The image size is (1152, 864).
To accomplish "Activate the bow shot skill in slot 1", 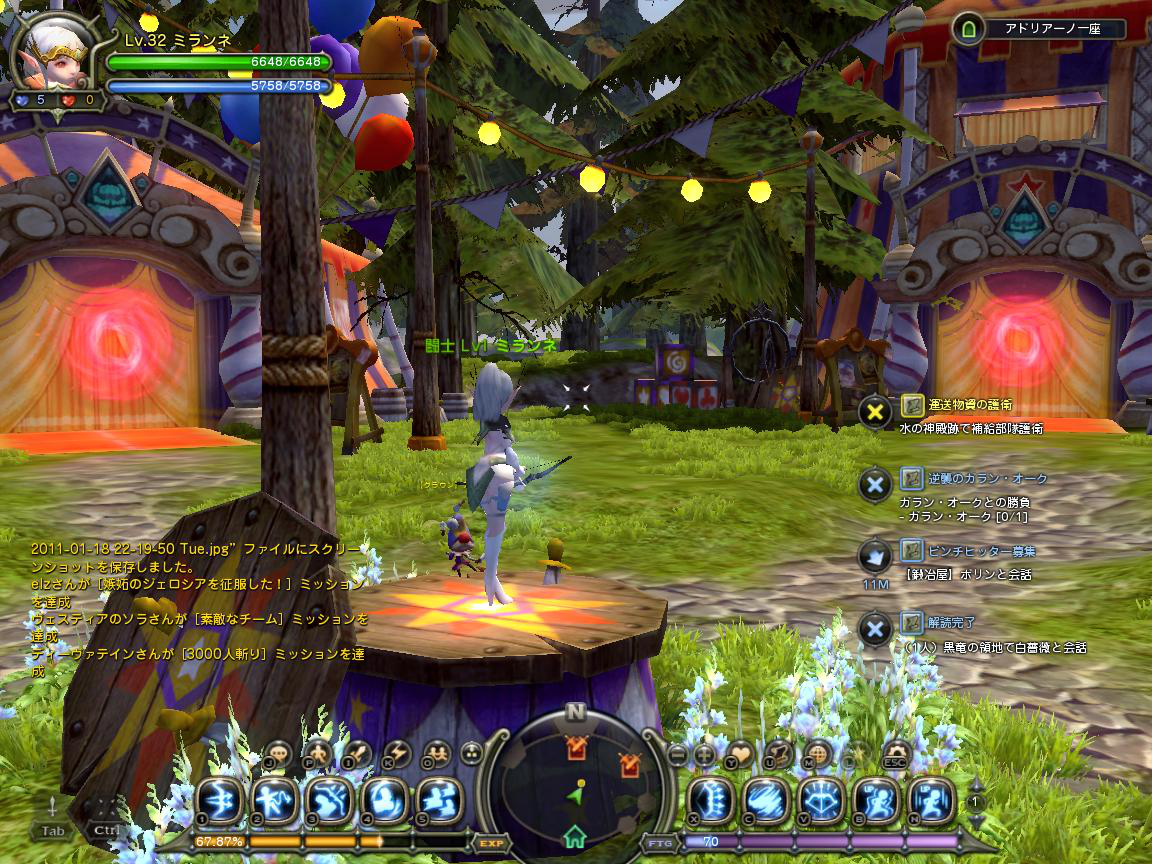I will [x=218, y=801].
